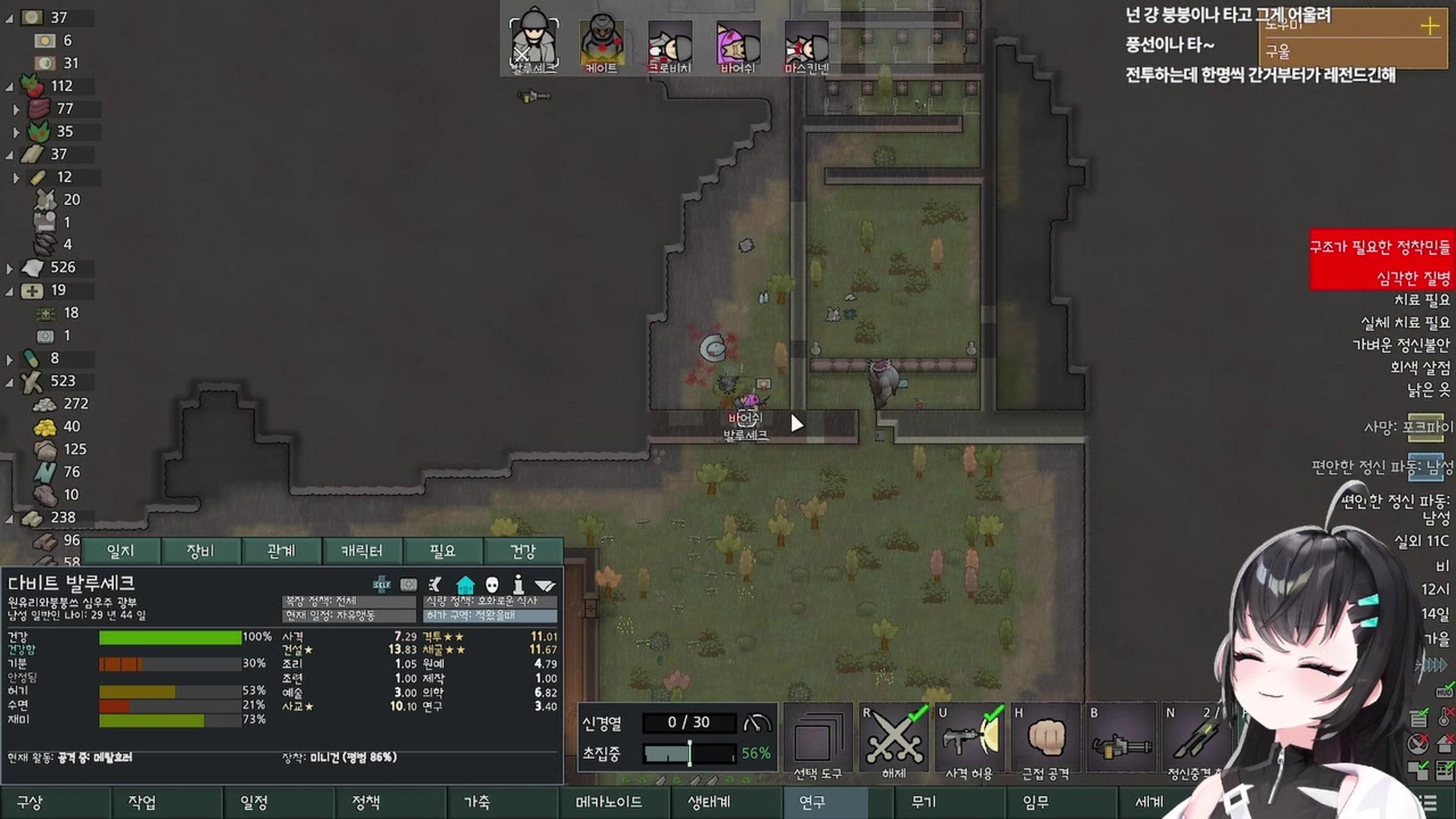Select colonist 마스킨넨 portrait
The height and width of the screenshot is (819, 1456).
[806, 45]
